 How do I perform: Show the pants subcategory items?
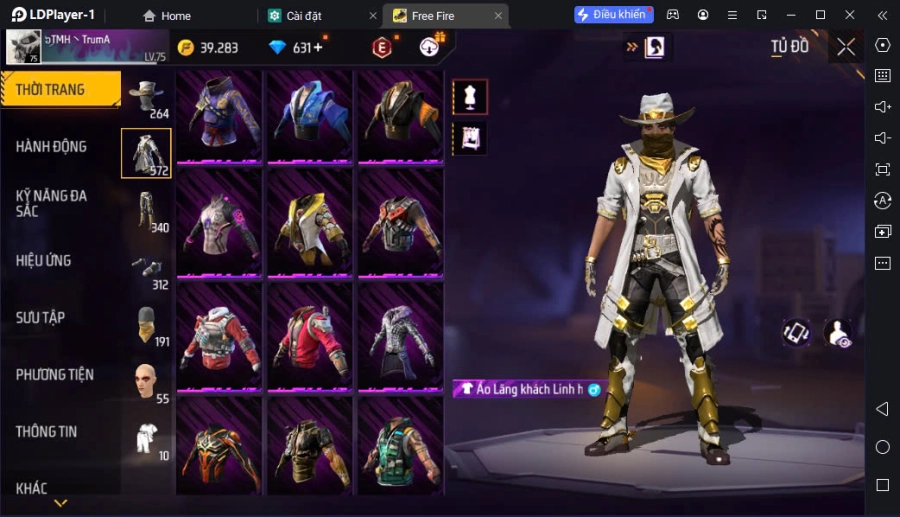[x=147, y=210]
